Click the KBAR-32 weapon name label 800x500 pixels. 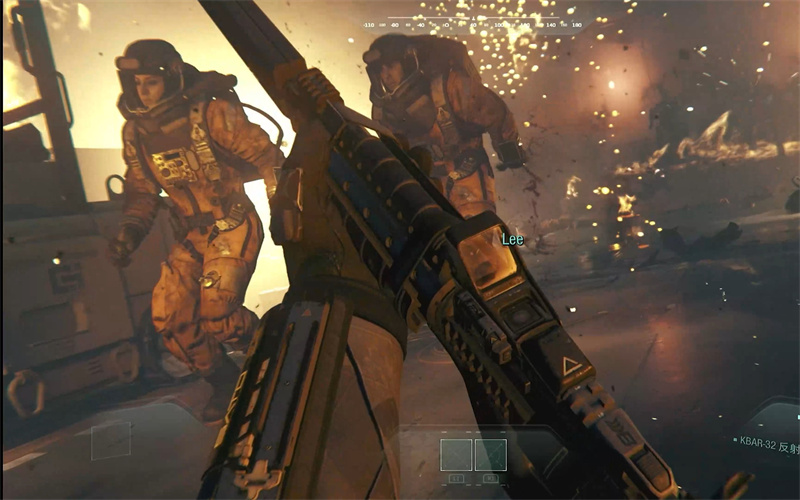pos(764,439)
